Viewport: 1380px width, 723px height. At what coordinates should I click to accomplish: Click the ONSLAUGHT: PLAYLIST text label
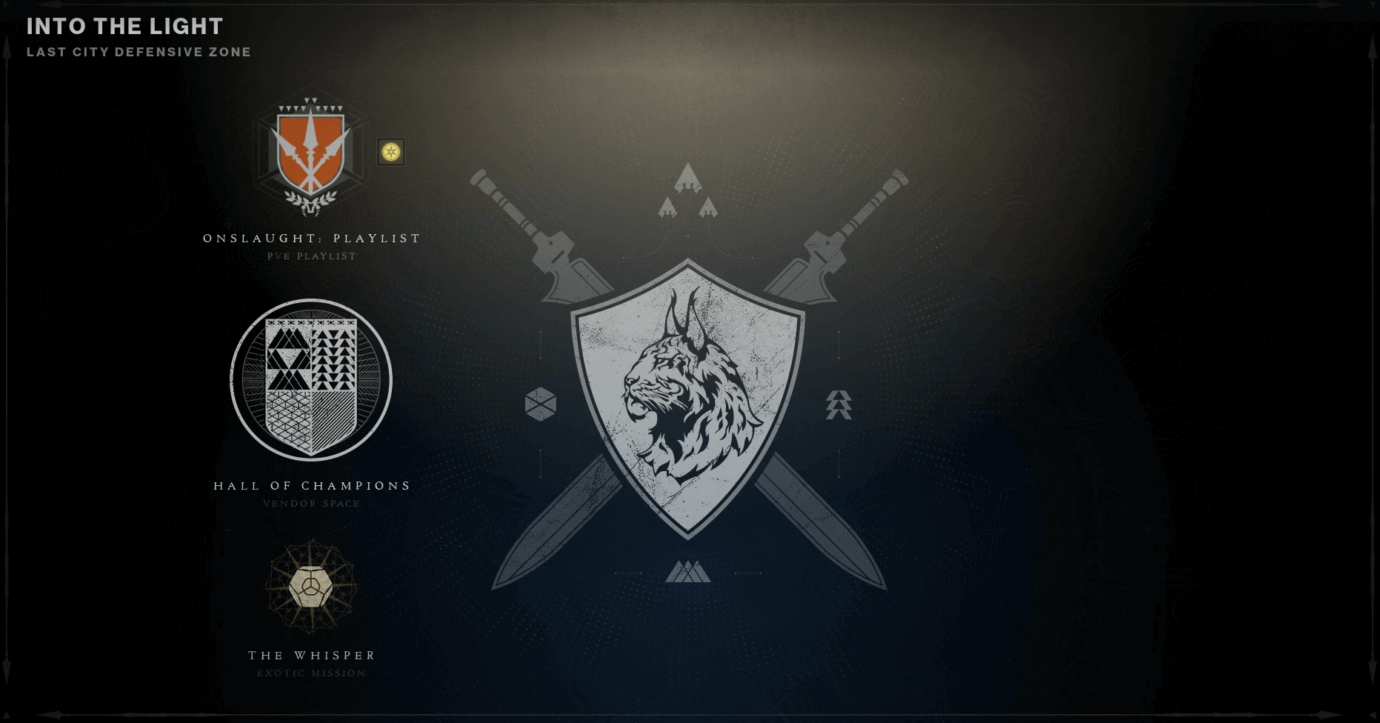coord(311,238)
